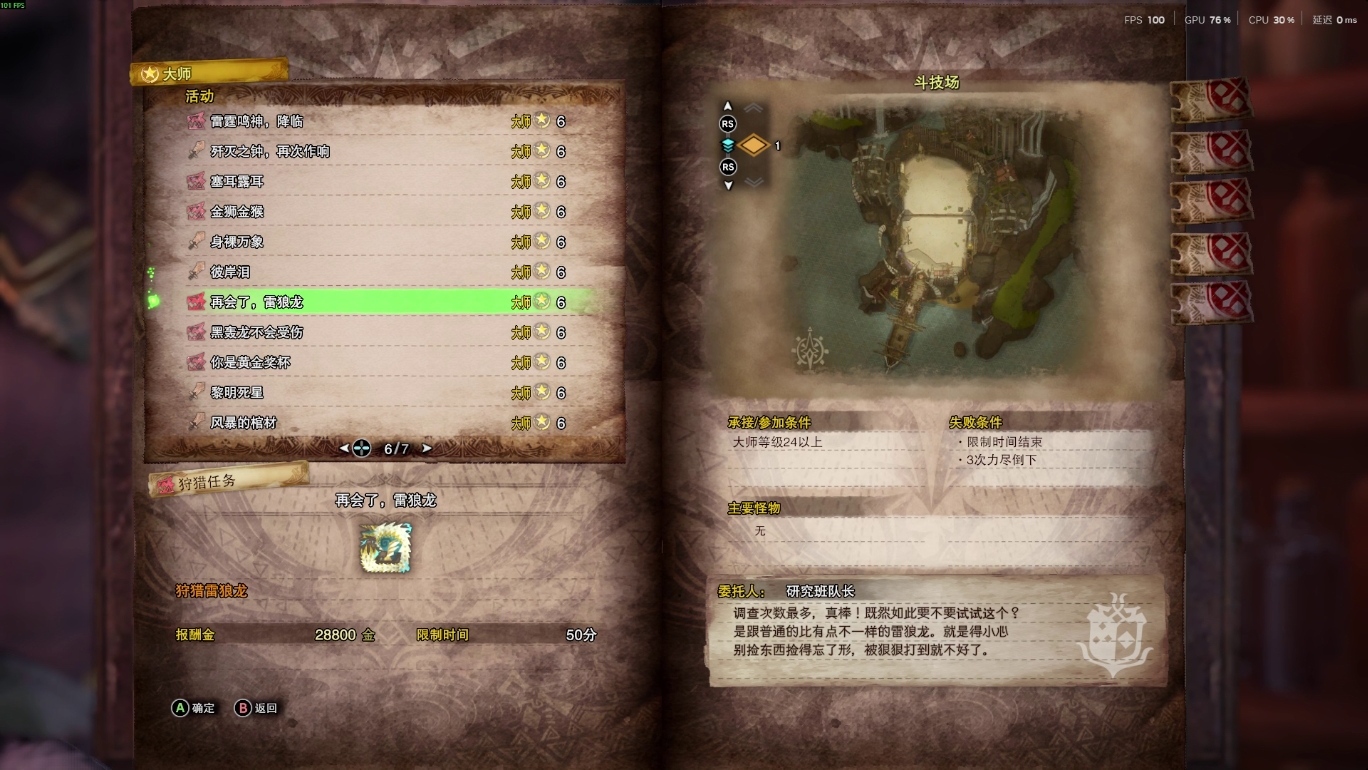Go to the next quest list page
Viewport: 1368px width, 770px height.
coord(427,449)
